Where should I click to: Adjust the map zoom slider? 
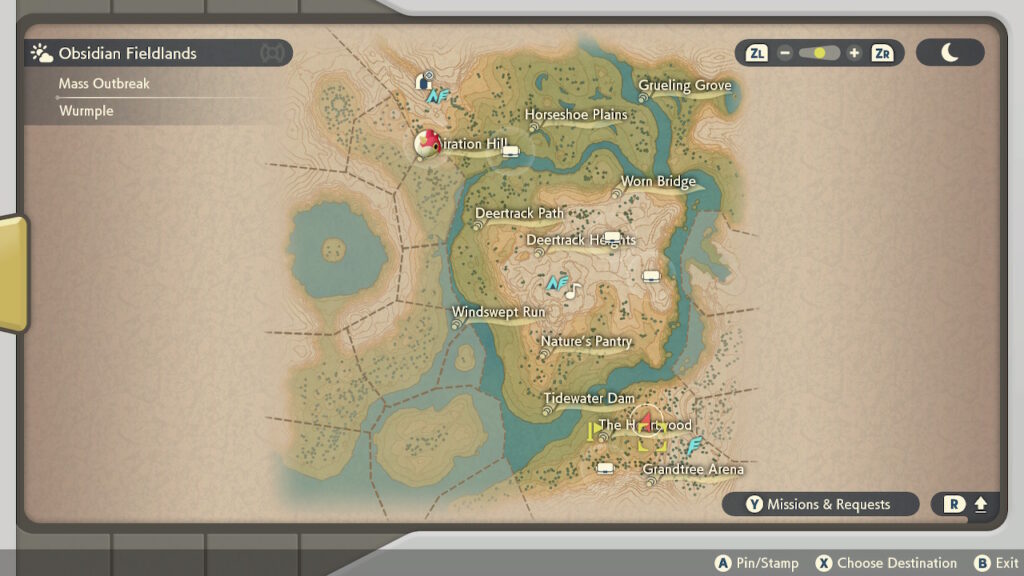(x=820, y=53)
